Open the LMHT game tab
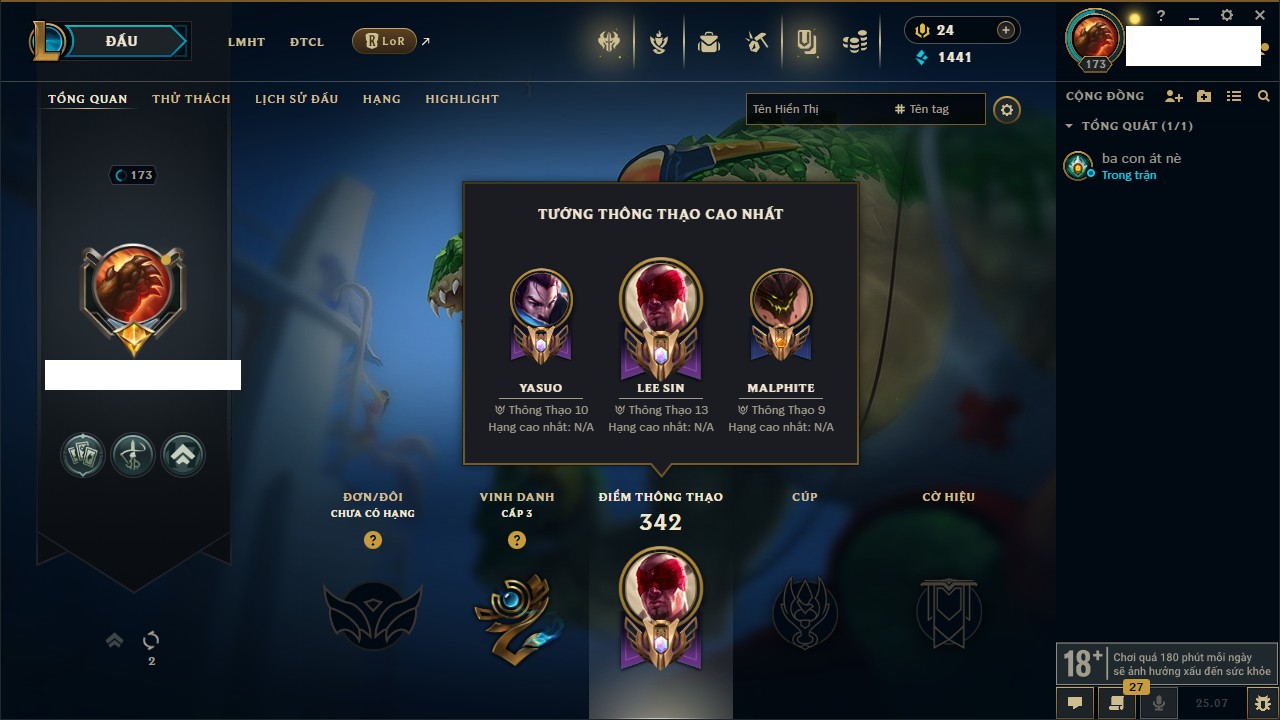Screen dimensions: 1280x720 click(246, 42)
